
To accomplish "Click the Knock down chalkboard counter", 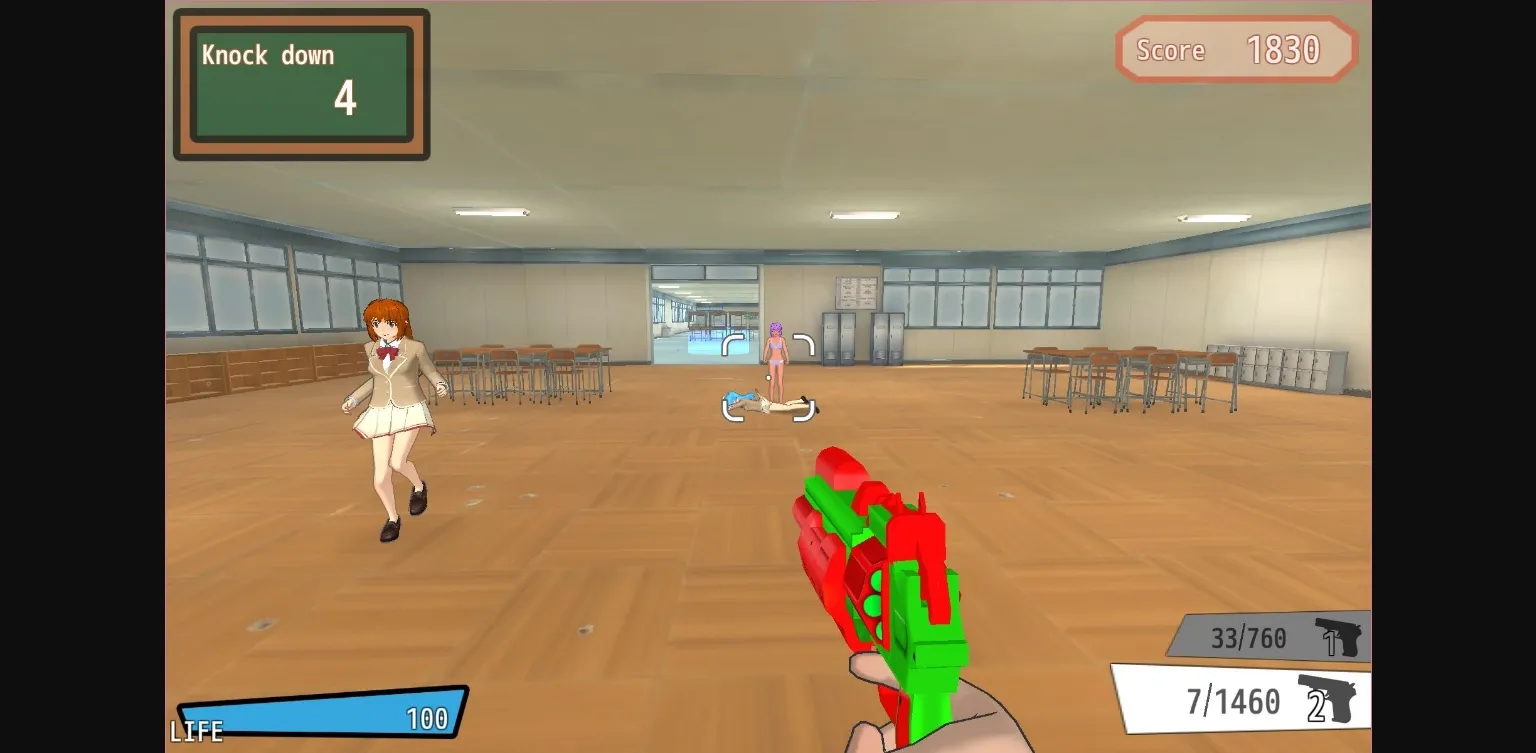I will [x=299, y=83].
